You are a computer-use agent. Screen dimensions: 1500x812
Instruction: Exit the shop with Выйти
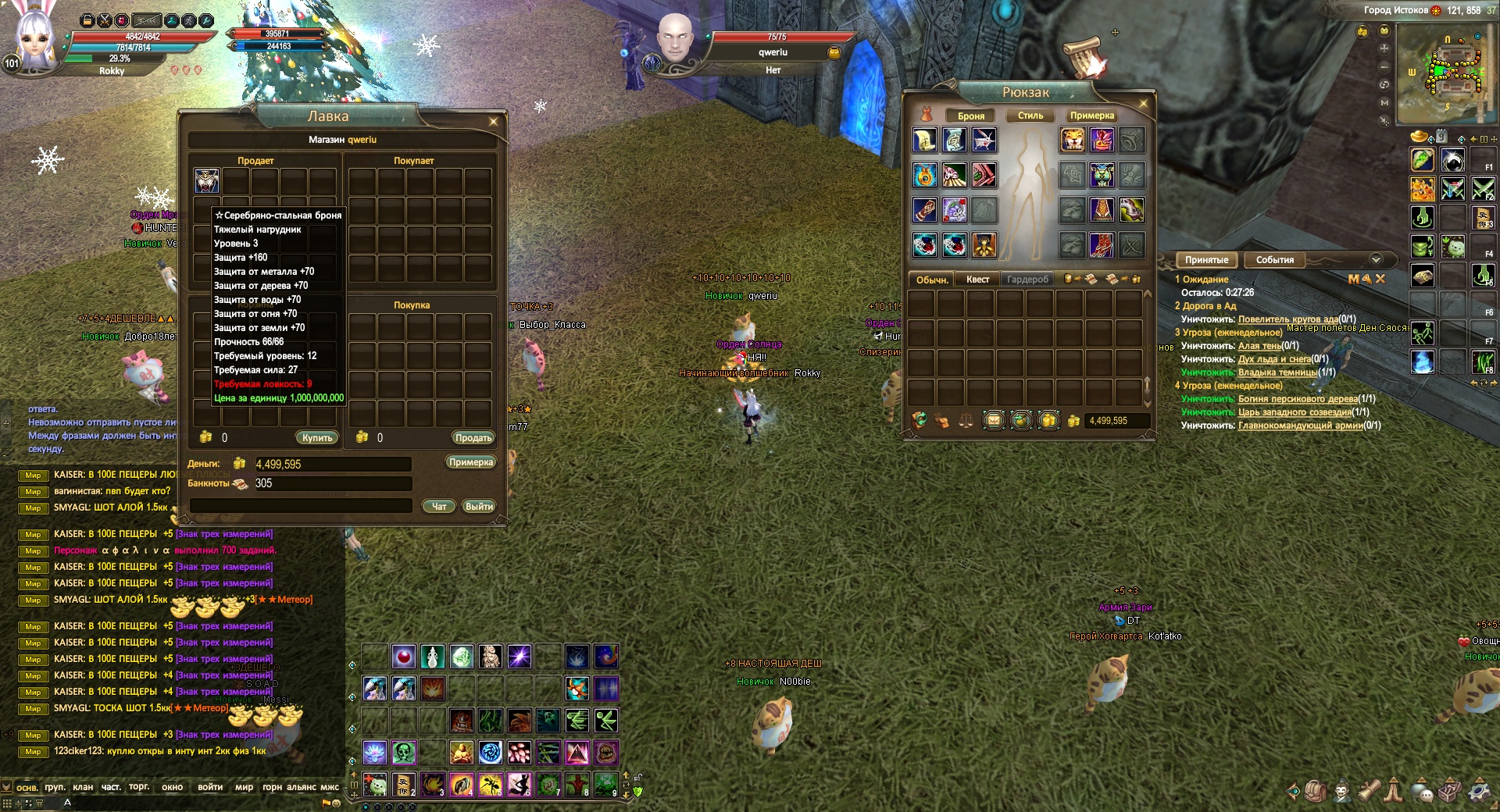click(x=479, y=507)
